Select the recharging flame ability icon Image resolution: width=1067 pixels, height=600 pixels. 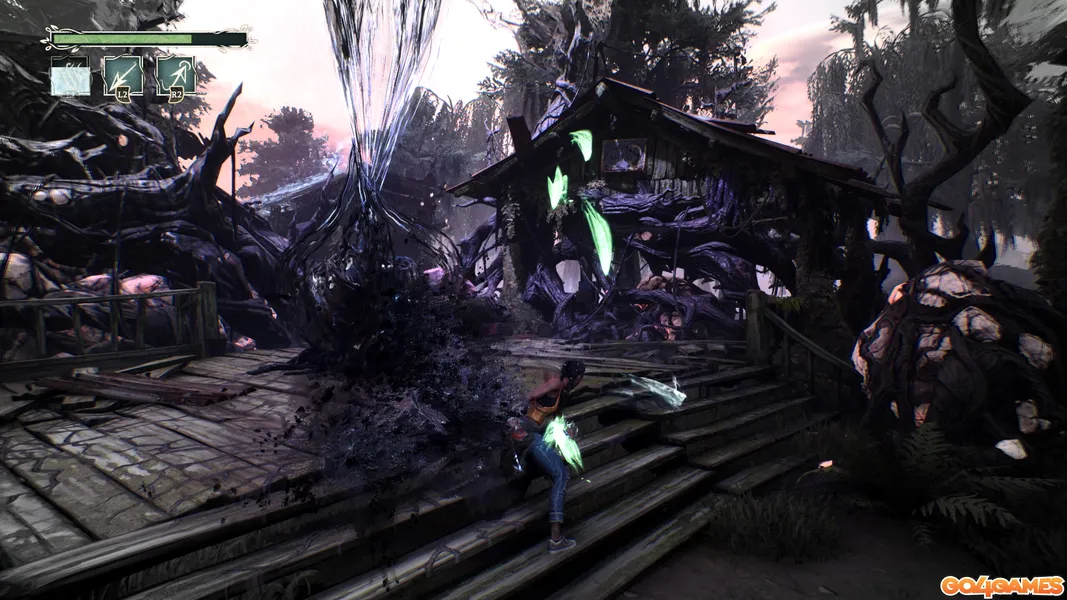(x=70, y=77)
